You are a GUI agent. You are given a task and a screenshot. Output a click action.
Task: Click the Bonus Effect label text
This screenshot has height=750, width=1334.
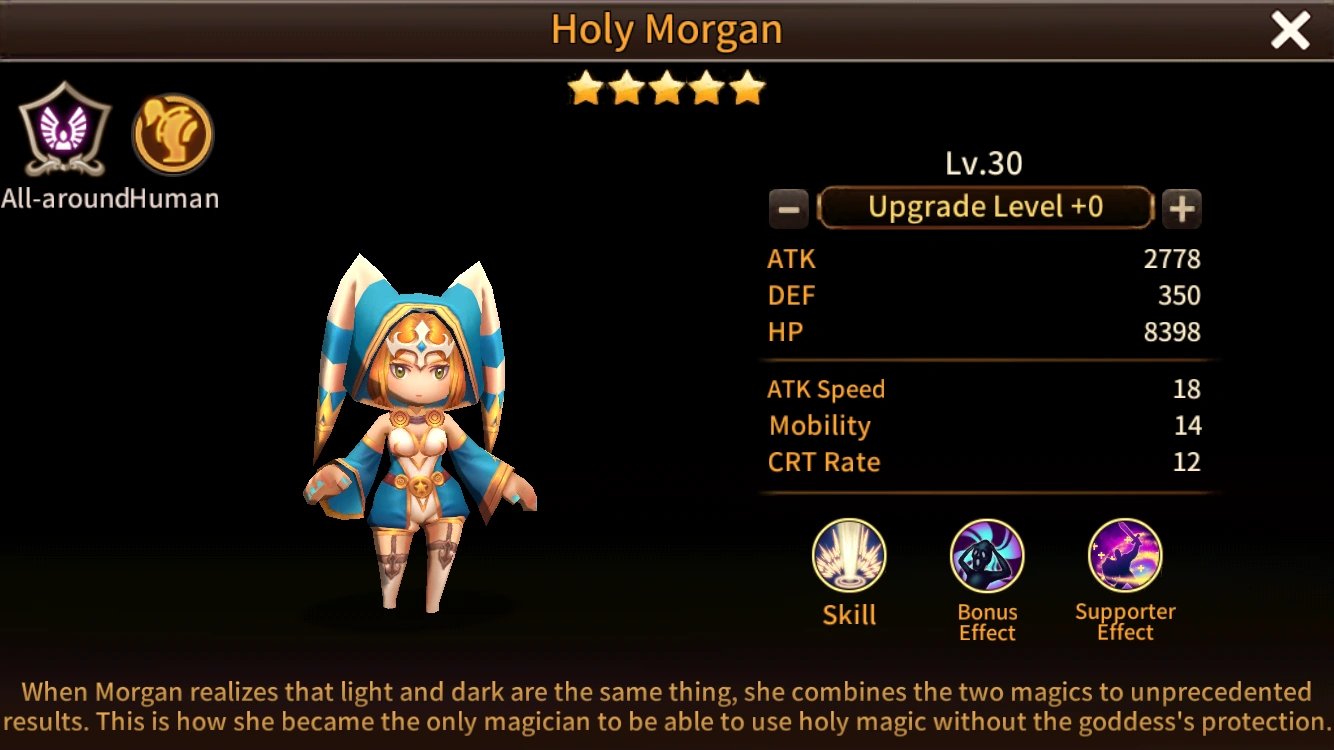[x=986, y=622]
